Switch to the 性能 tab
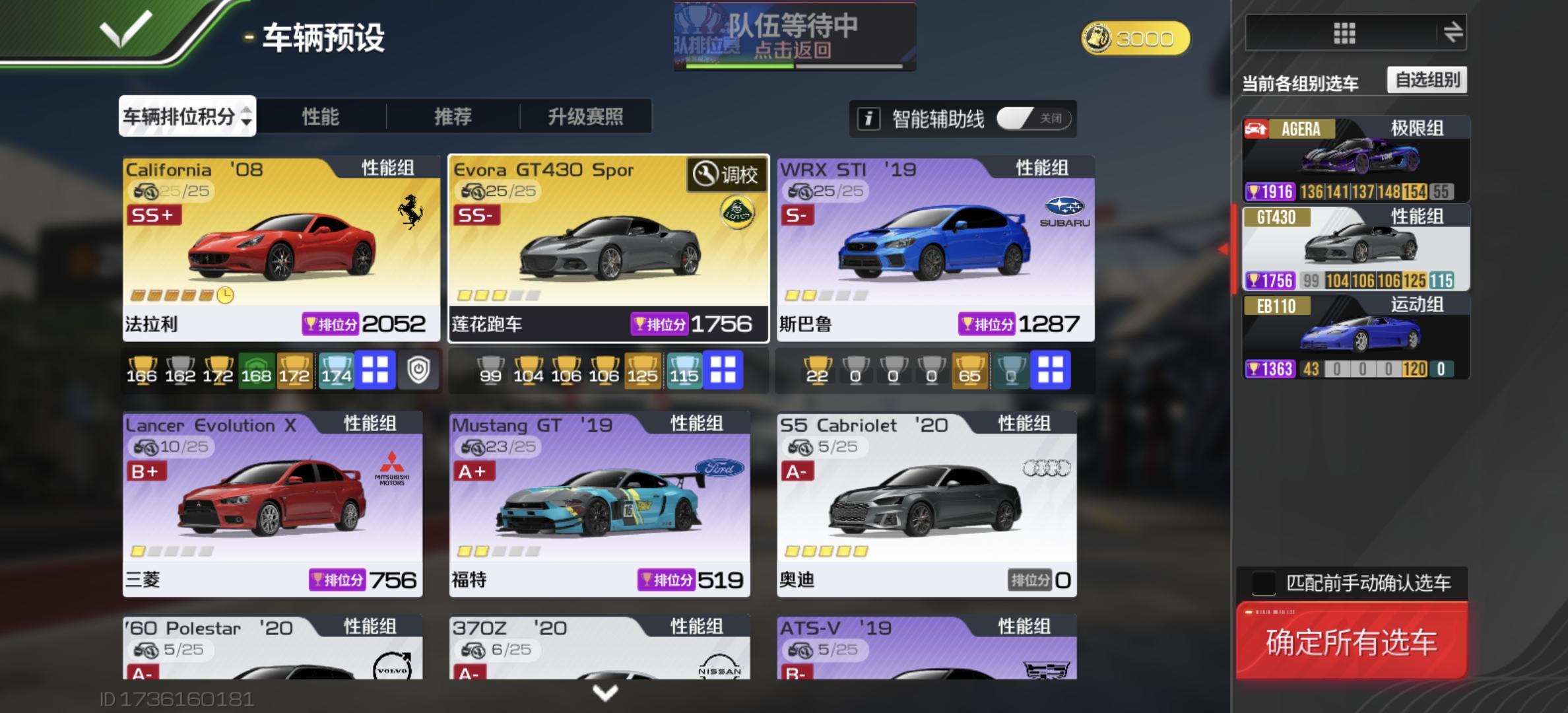 pos(320,116)
